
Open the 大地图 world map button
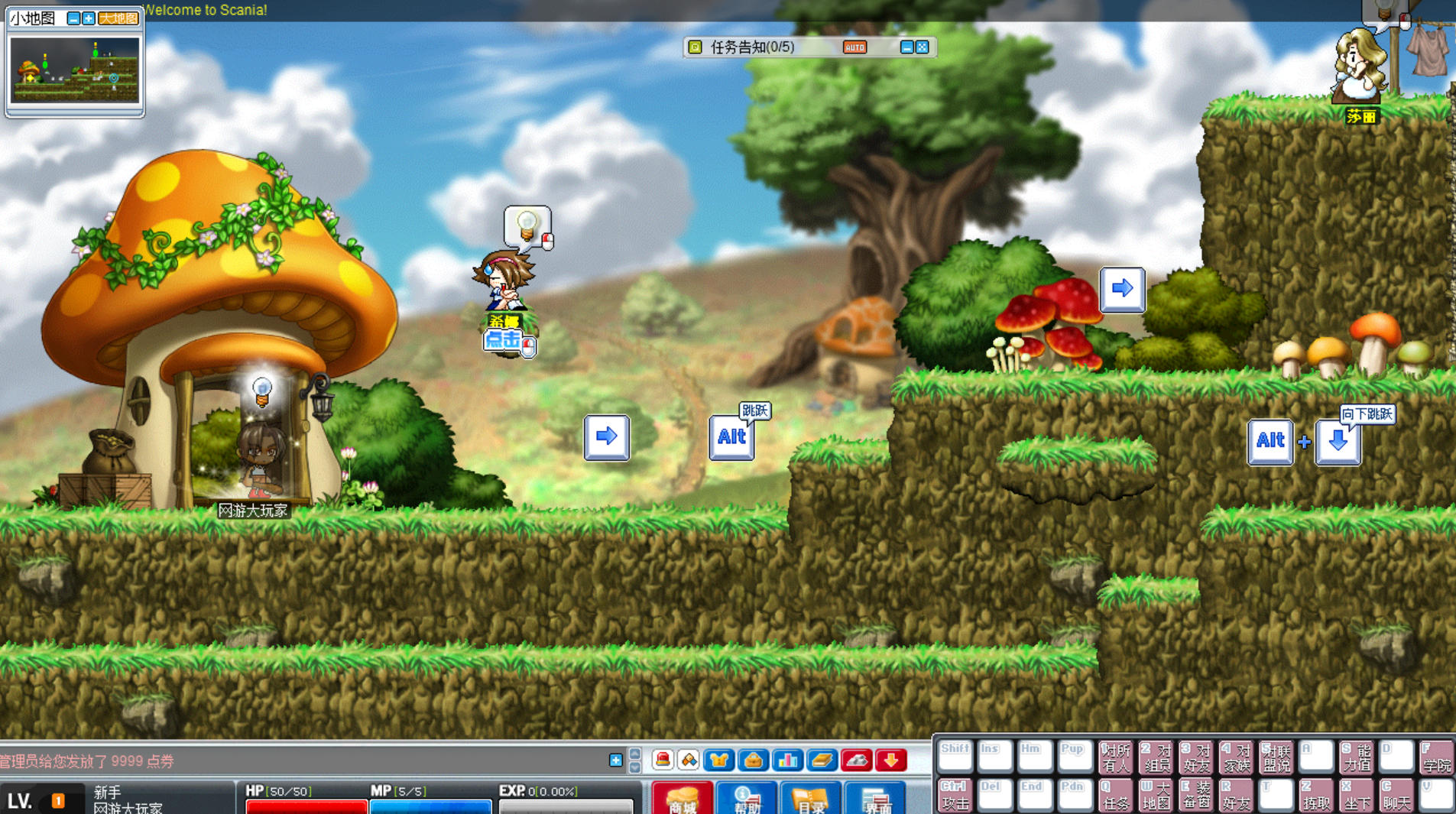118,18
